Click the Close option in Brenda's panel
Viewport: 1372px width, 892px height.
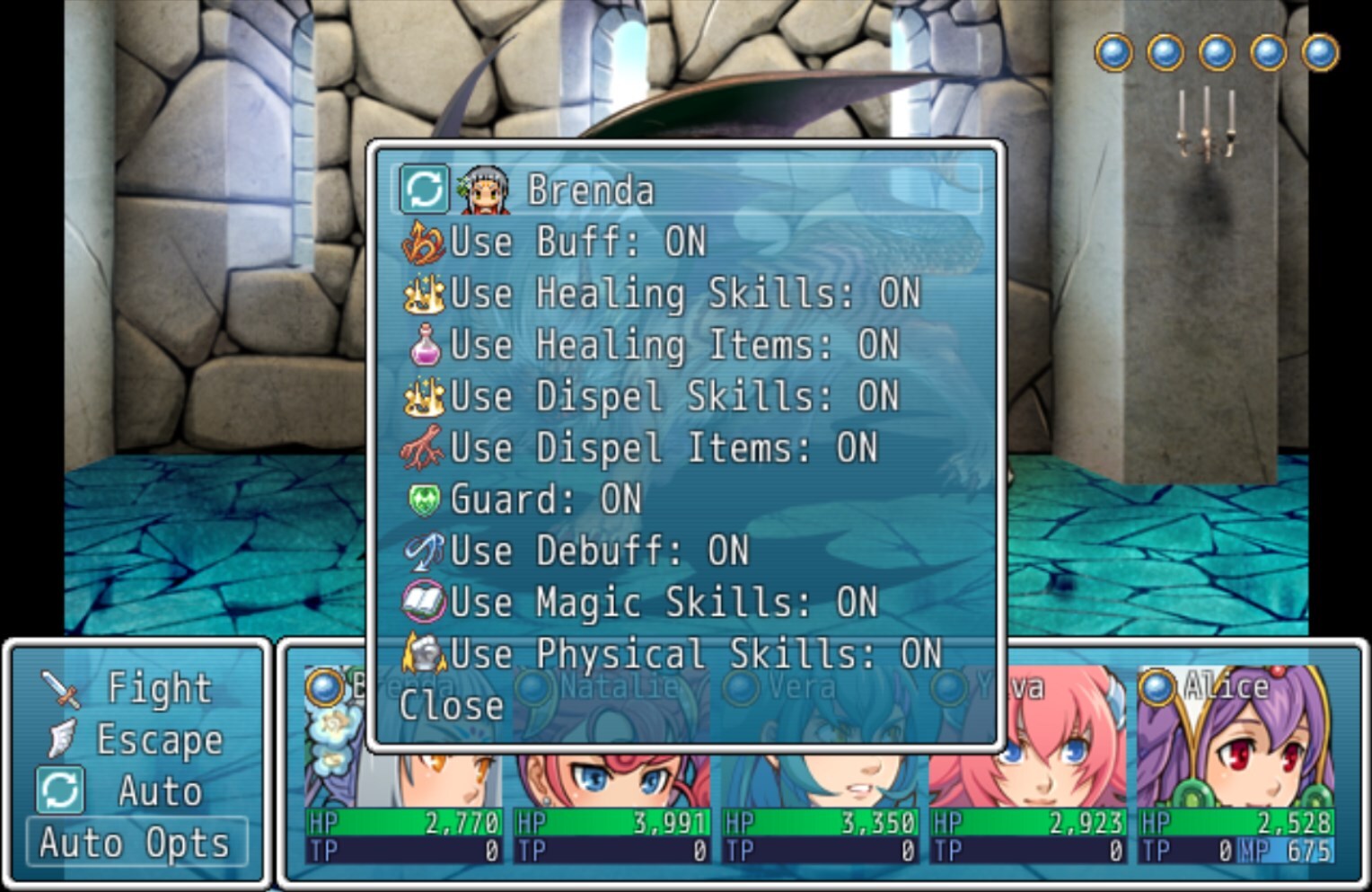point(452,705)
